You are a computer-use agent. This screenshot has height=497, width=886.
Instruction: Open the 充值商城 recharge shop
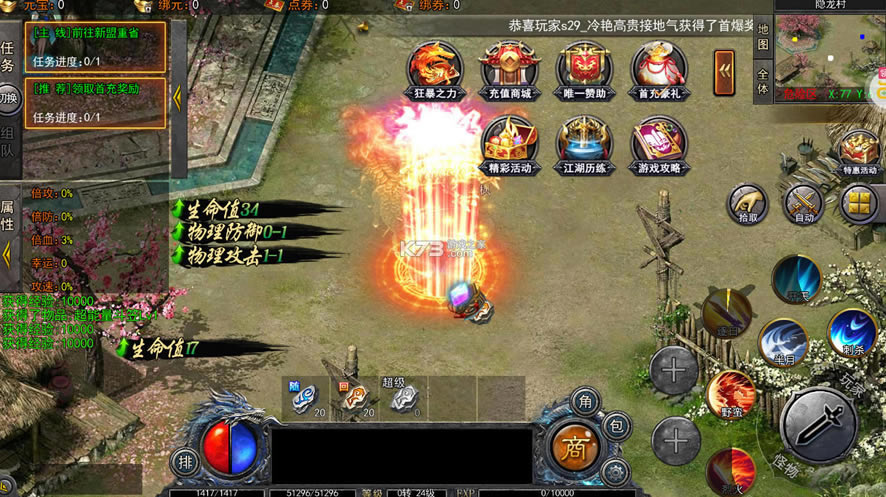click(509, 68)
